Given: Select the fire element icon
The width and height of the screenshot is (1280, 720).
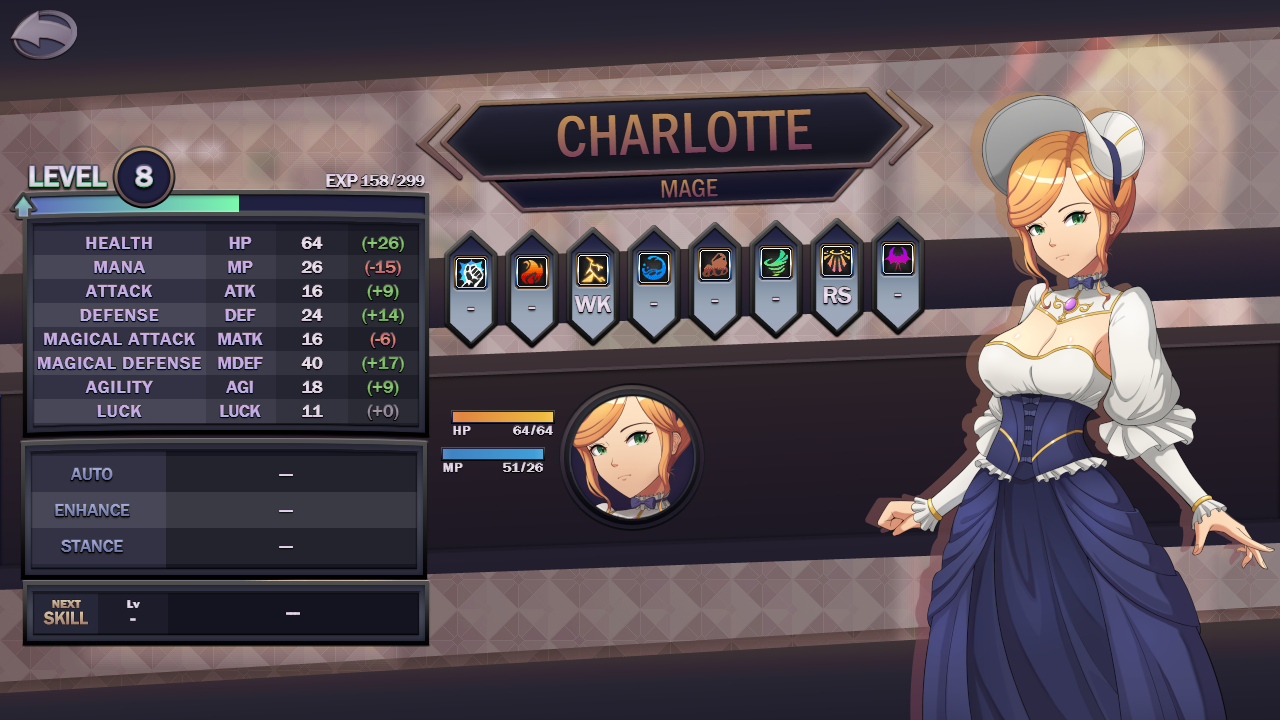Looking at the screenshot, I should 531,272.
